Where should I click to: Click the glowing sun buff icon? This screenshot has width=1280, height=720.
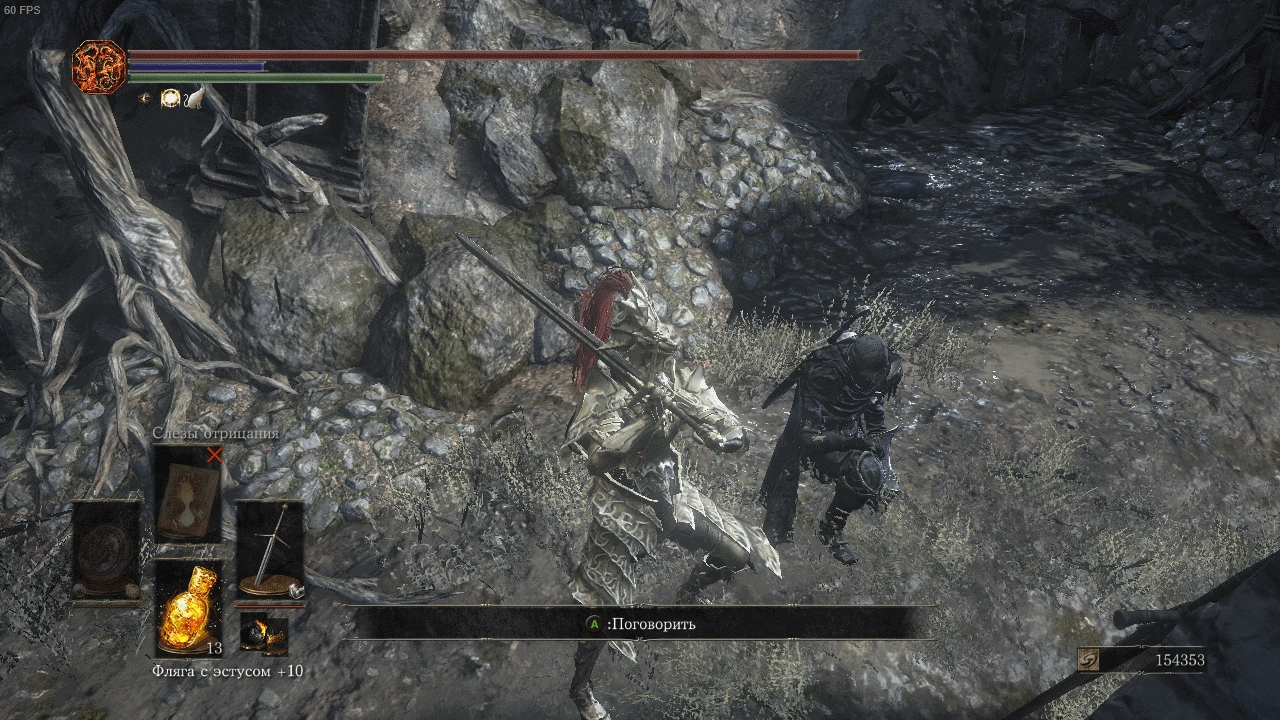coord(170,98)
